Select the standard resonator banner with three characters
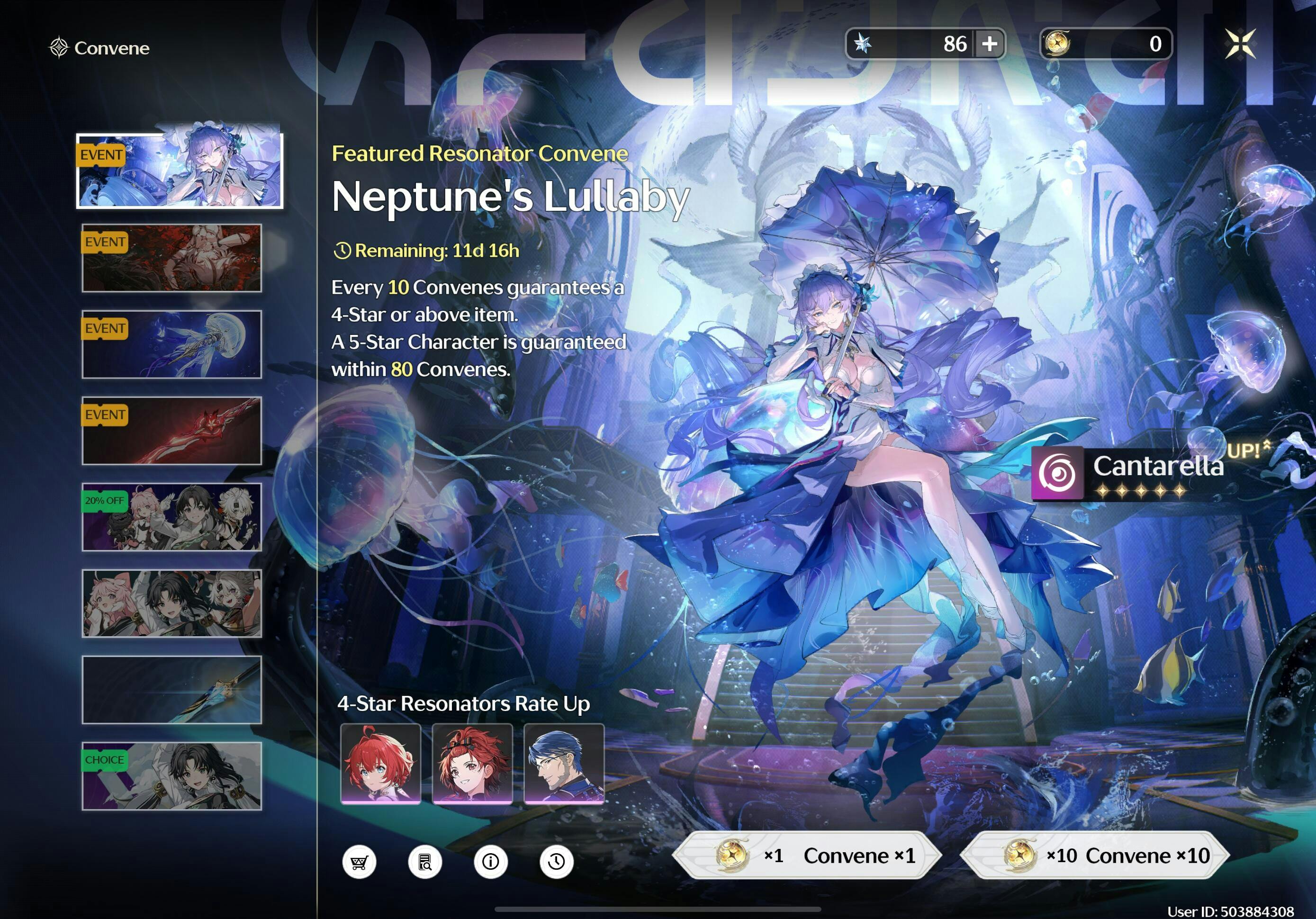Image resolution: width=1316 pixels, height=919 pixels. point(172,603)
